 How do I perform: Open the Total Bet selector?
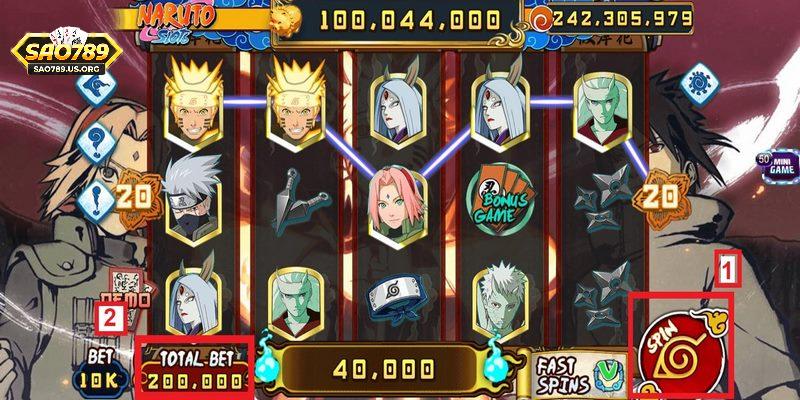pyautogui.click(x=193, y=372)
